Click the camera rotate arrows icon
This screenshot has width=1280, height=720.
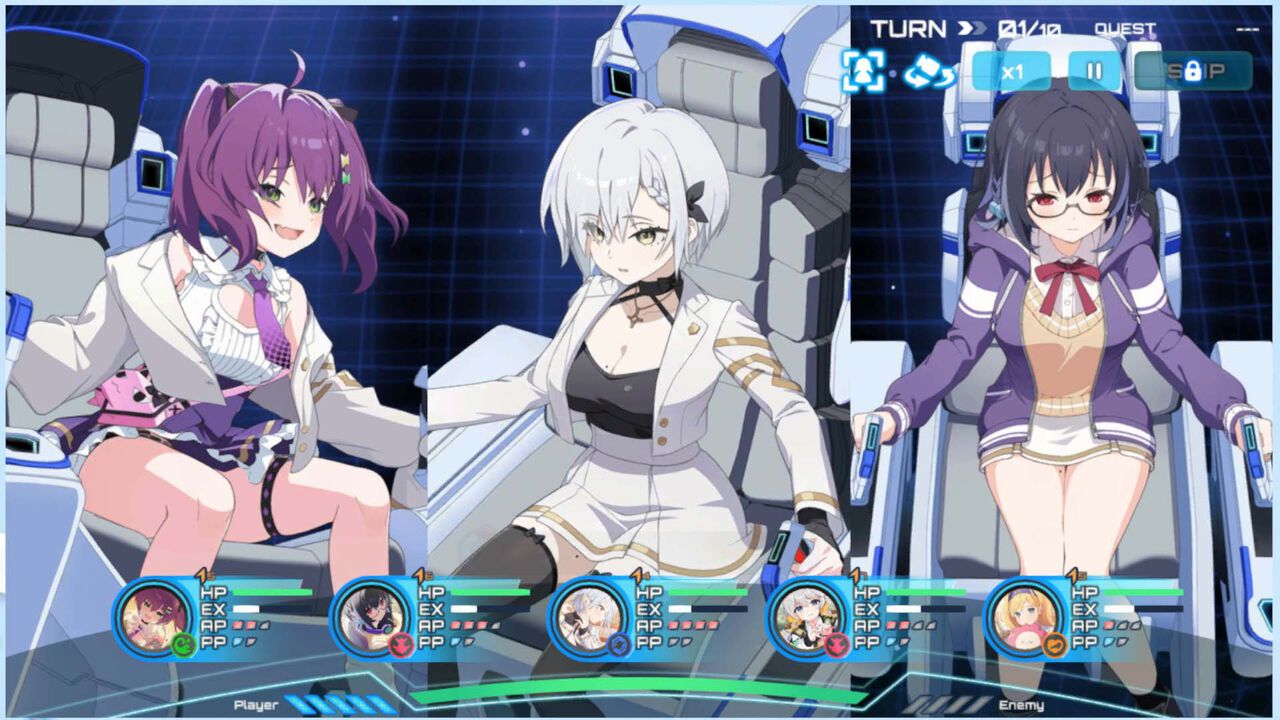(x=929, y=71)
